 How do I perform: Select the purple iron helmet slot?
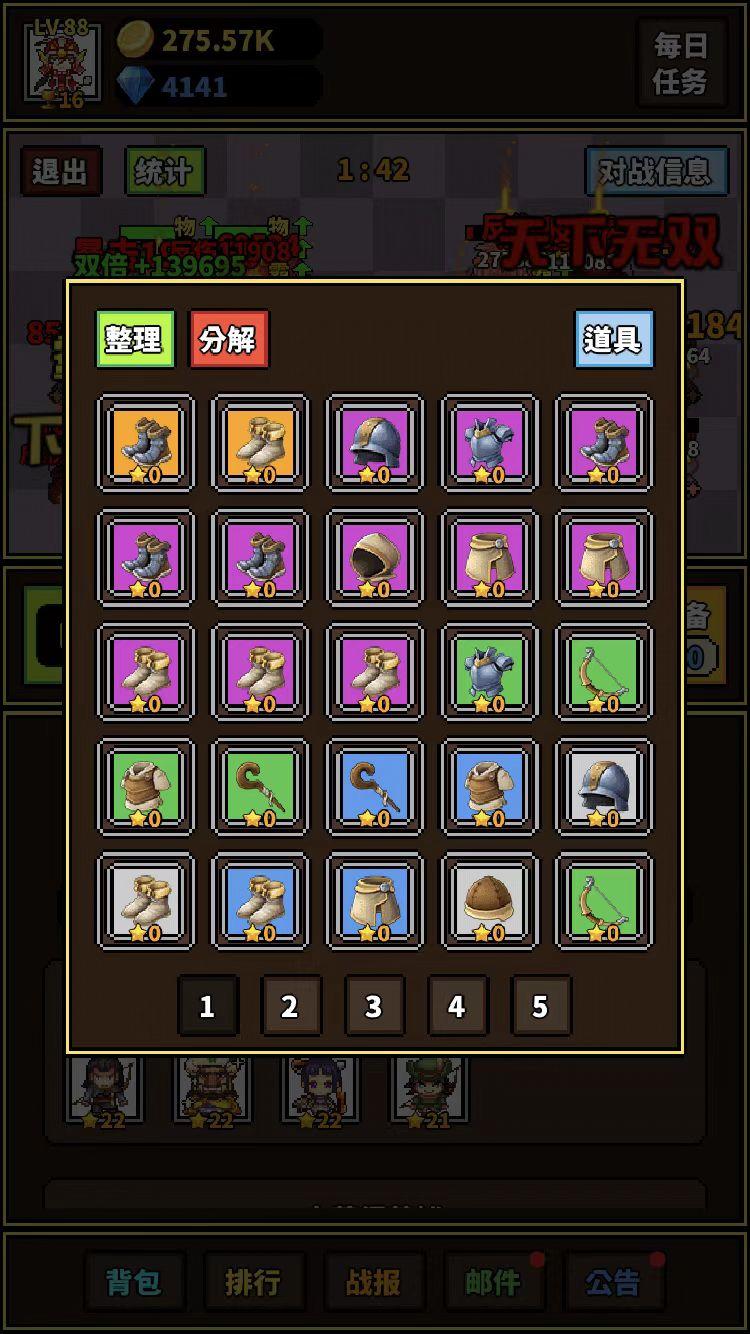click(375, 443)
